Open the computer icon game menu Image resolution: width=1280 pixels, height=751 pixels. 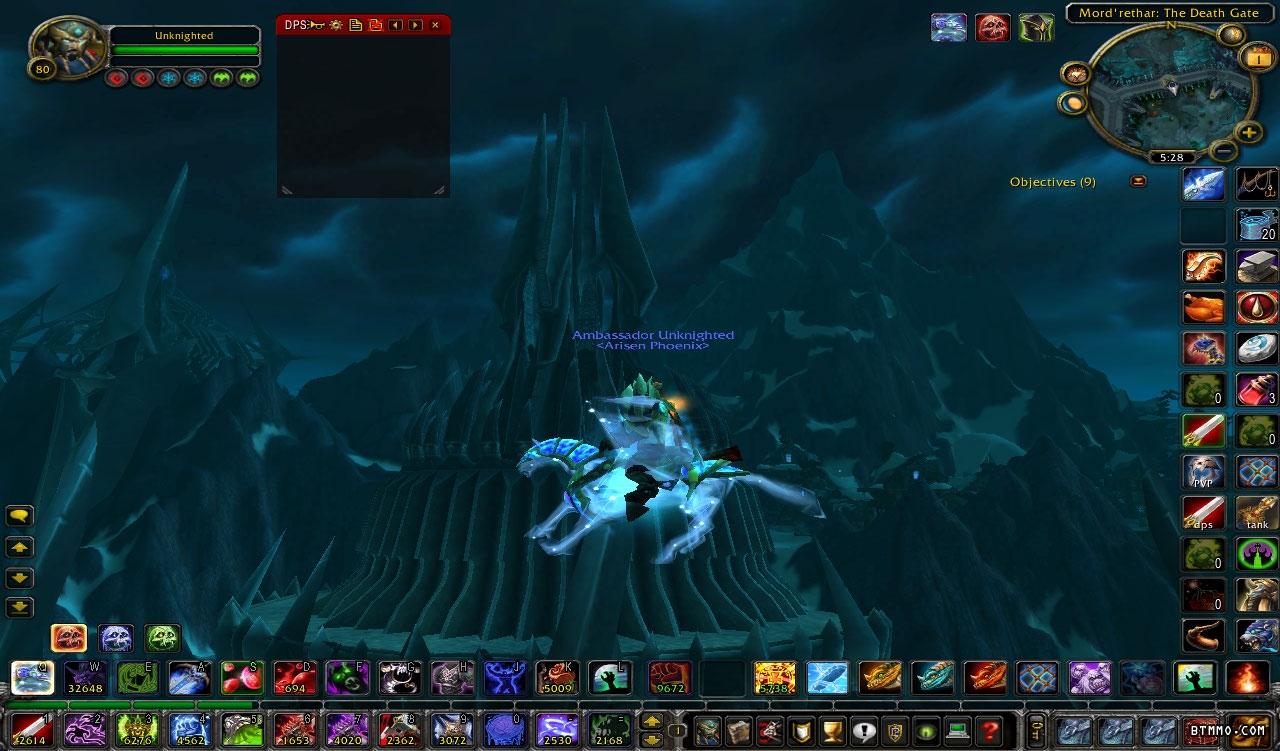pos(958,730)
